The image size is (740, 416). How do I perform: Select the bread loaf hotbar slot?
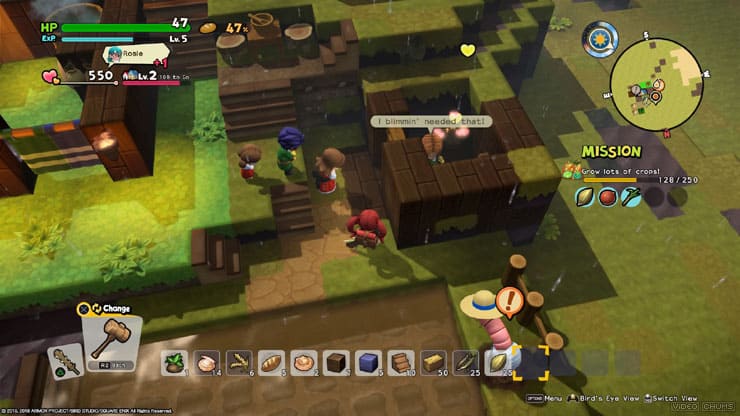coord(271,362)
